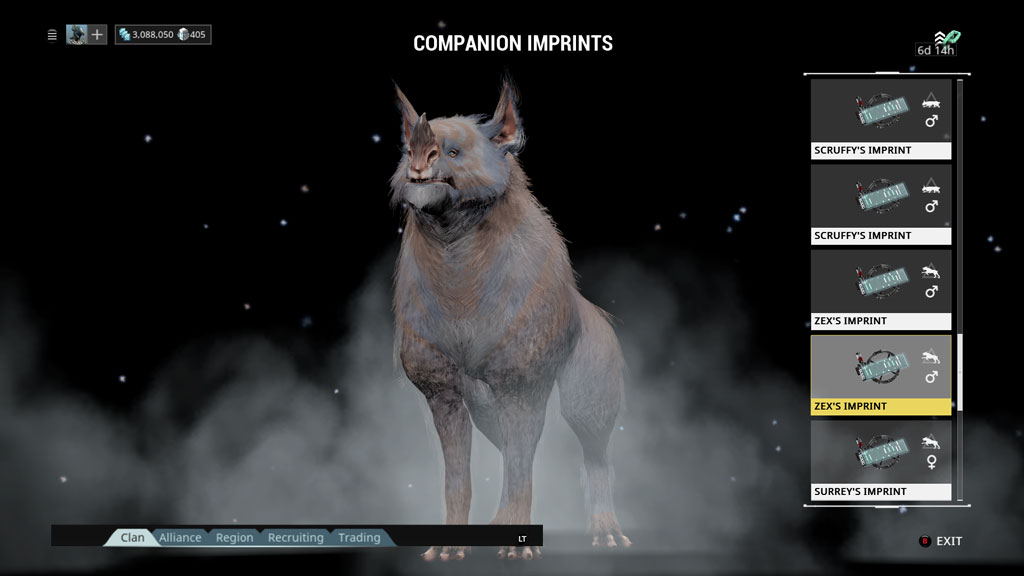1024x576 pixels.
Task: Click the player avatar portrait
Action: pos(76,35)
